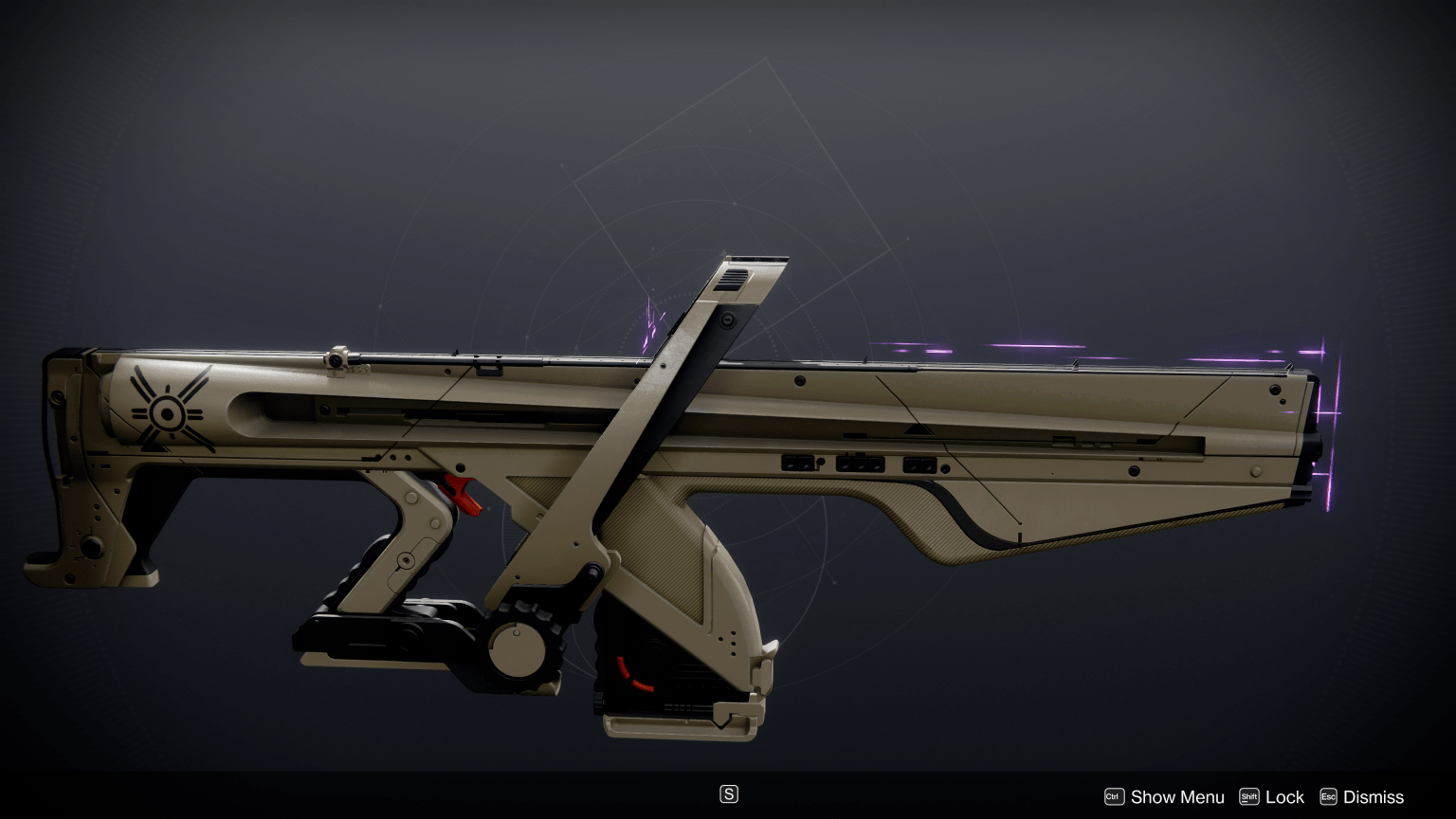Dismiss the weapon preview

point(1373,796)
